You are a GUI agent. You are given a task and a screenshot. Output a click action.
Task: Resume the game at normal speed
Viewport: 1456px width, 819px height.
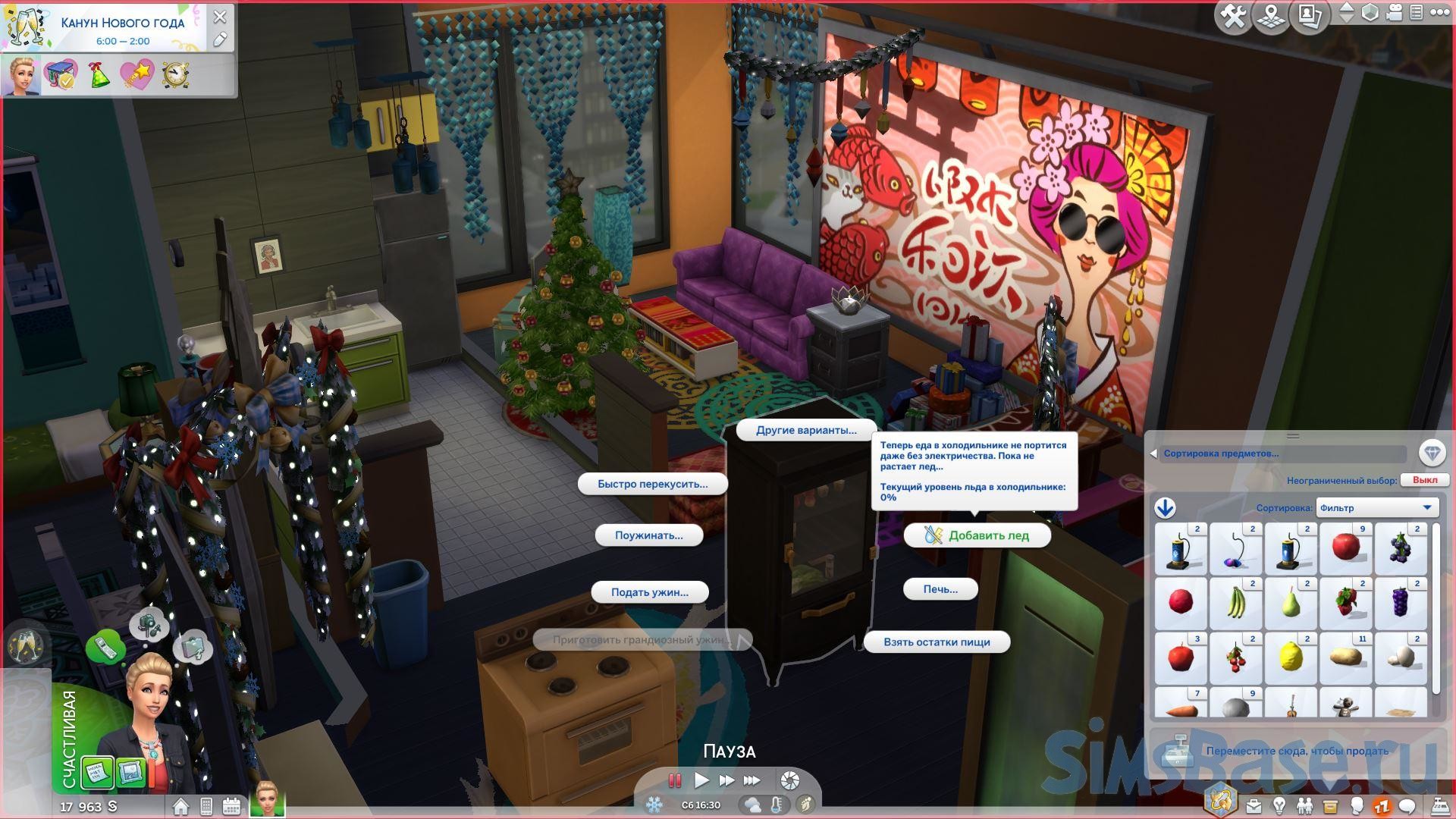coord(701,780)
